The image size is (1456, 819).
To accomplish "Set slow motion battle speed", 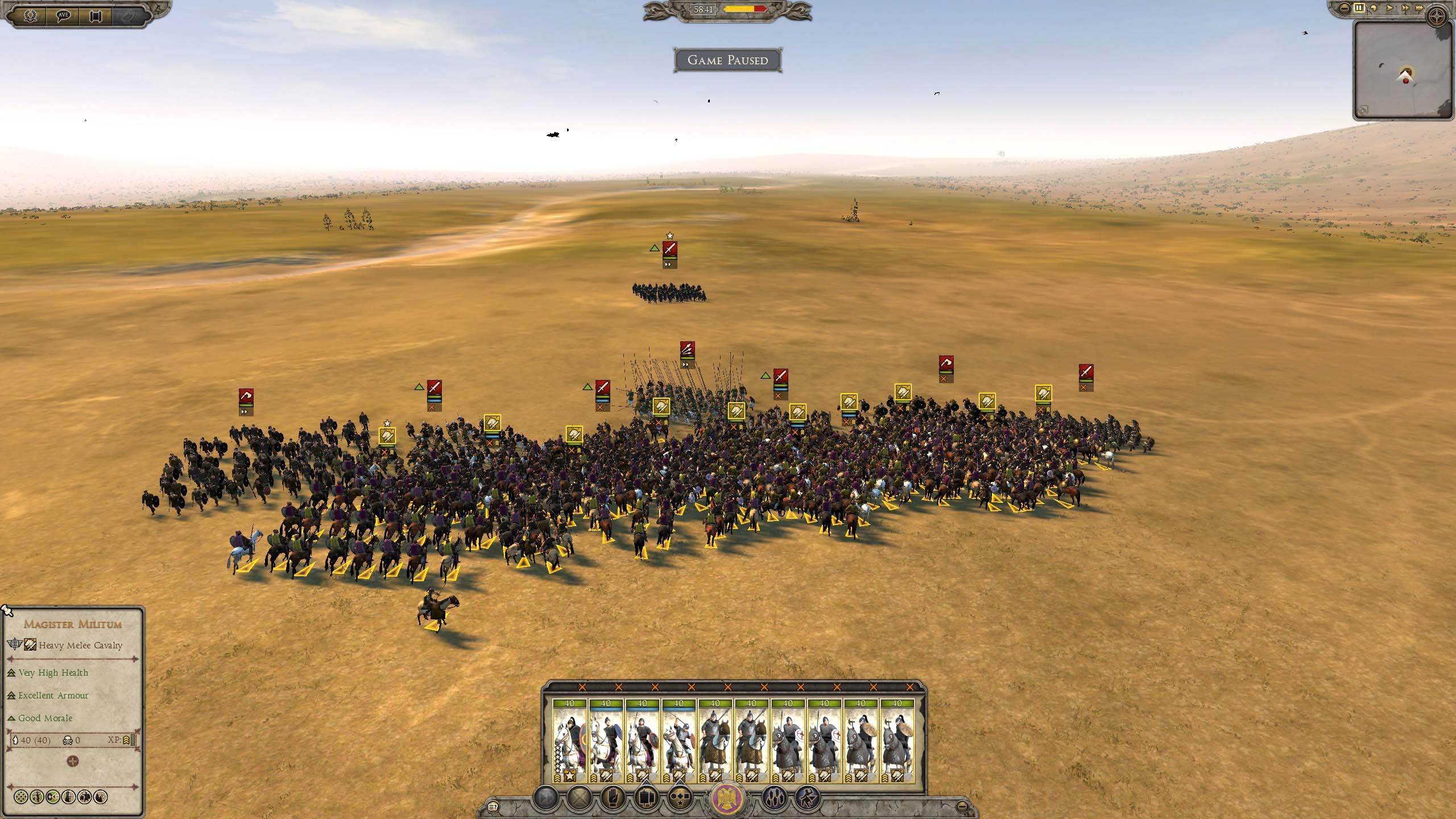I will click(1375, 8).
